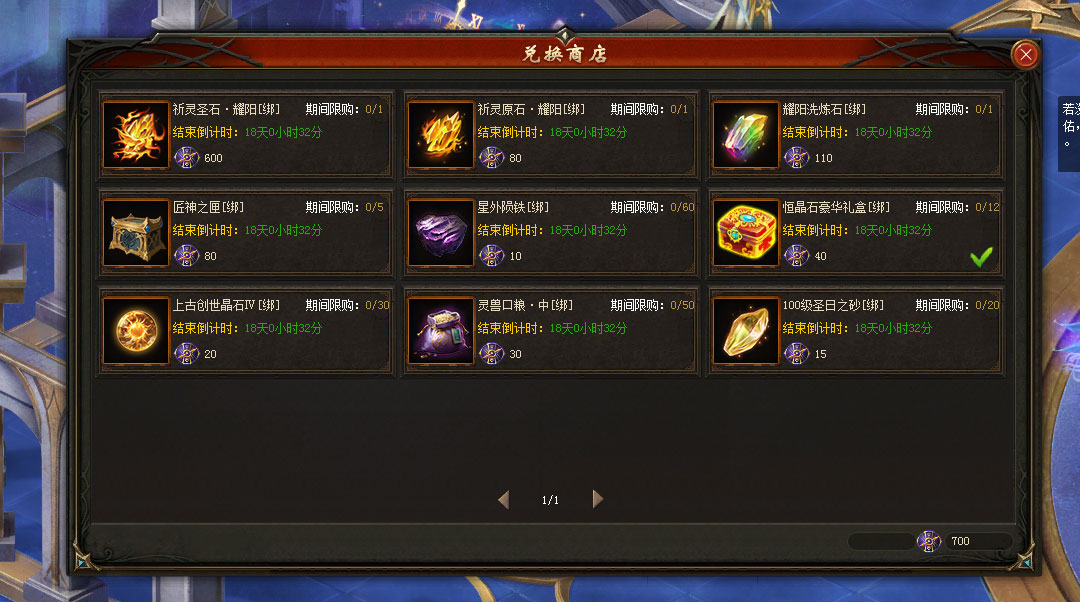
Task: Go to the previous shop page
Action: pyautogui.click(x=503, y=499)
